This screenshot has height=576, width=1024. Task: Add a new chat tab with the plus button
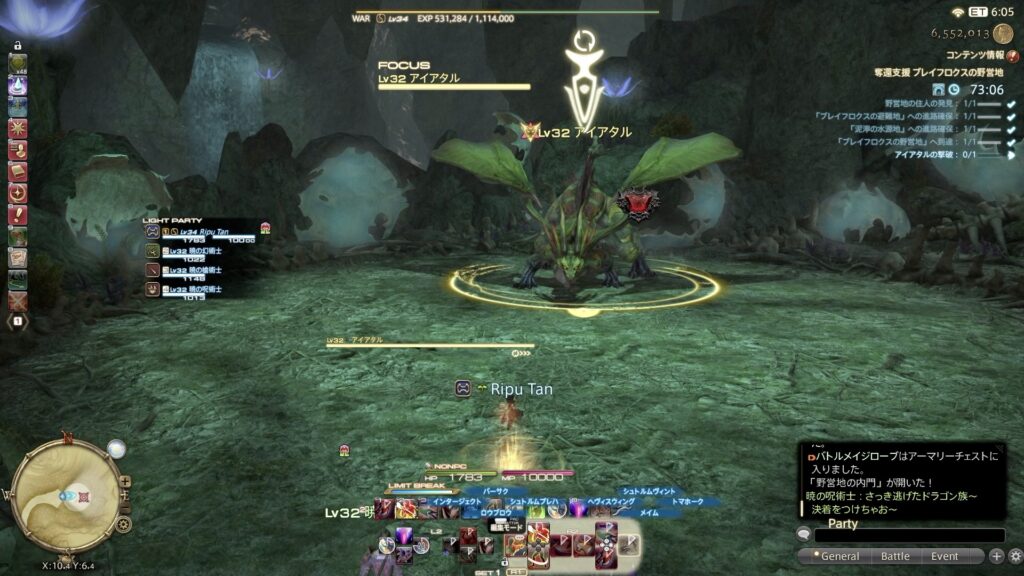[x=997, y=556]
